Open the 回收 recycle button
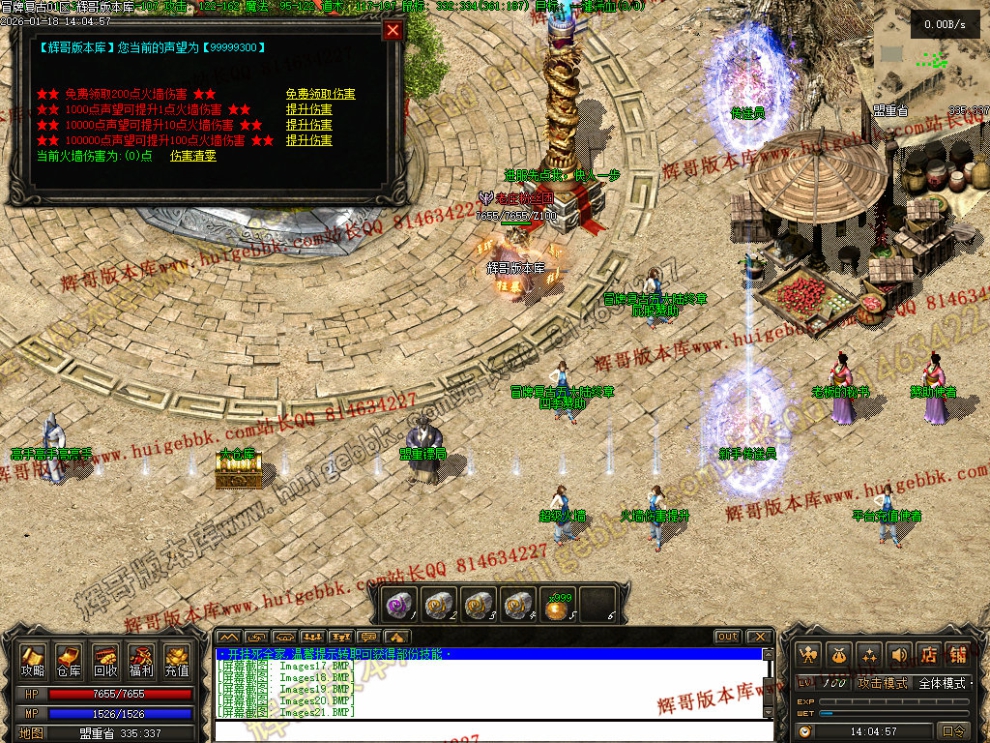Viewport: 990px width, 743px height. click(x=105, y=660)
